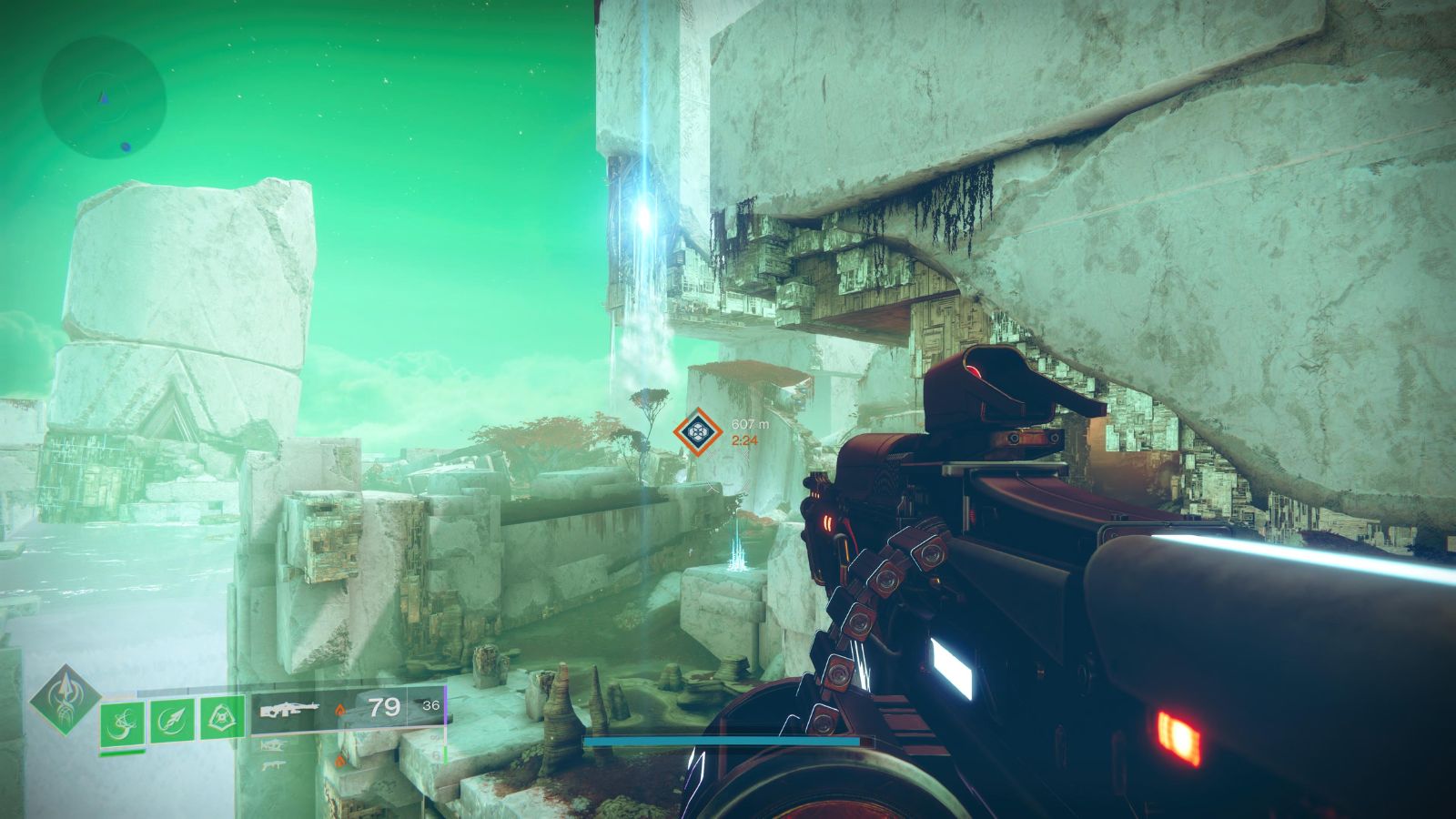1456x819 pixels.
Task: Click the ammo counter showing 79
Action: click(385, 707)
